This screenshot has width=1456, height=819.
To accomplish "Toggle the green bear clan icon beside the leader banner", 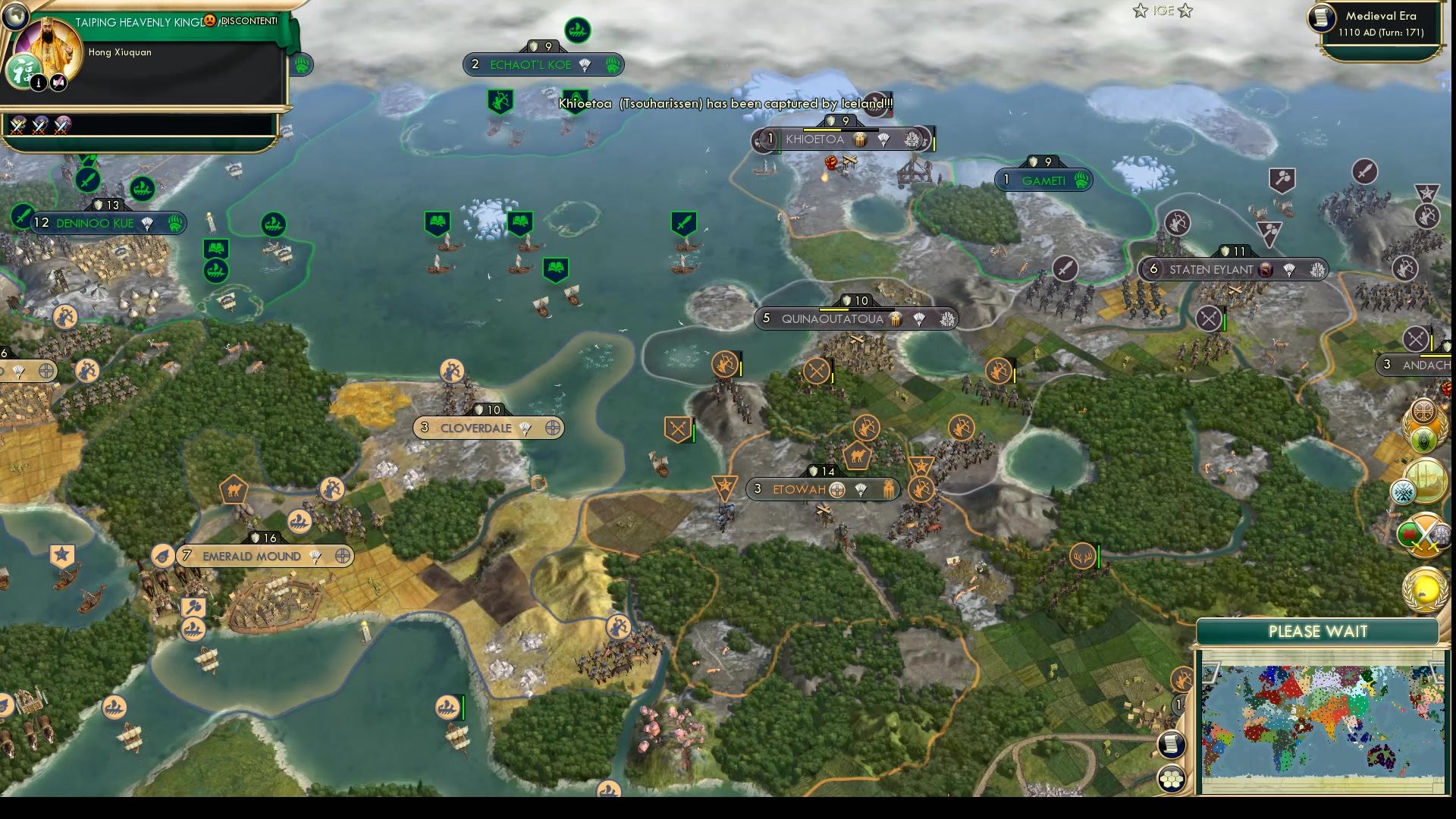I will coord(301,65).
